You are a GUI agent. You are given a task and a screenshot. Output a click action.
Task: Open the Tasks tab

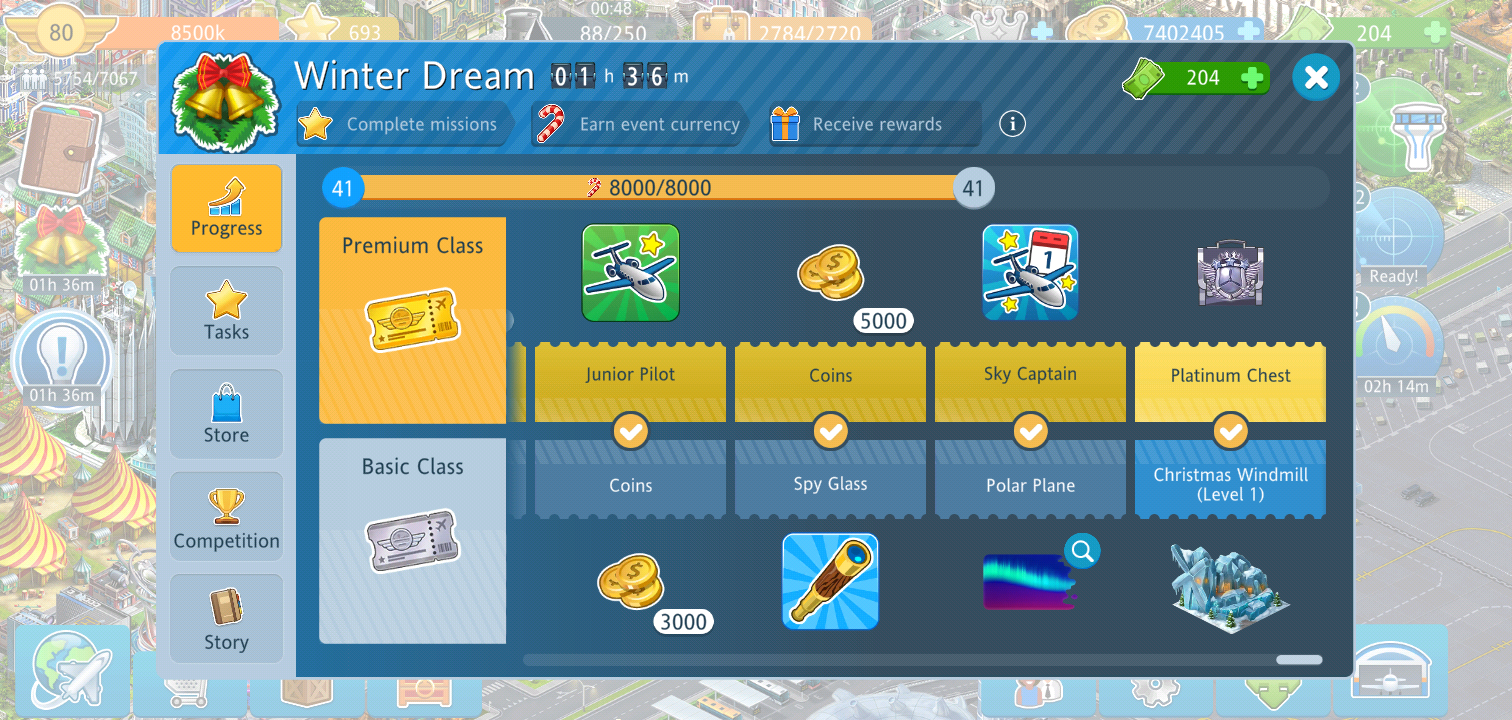point(226,311)
